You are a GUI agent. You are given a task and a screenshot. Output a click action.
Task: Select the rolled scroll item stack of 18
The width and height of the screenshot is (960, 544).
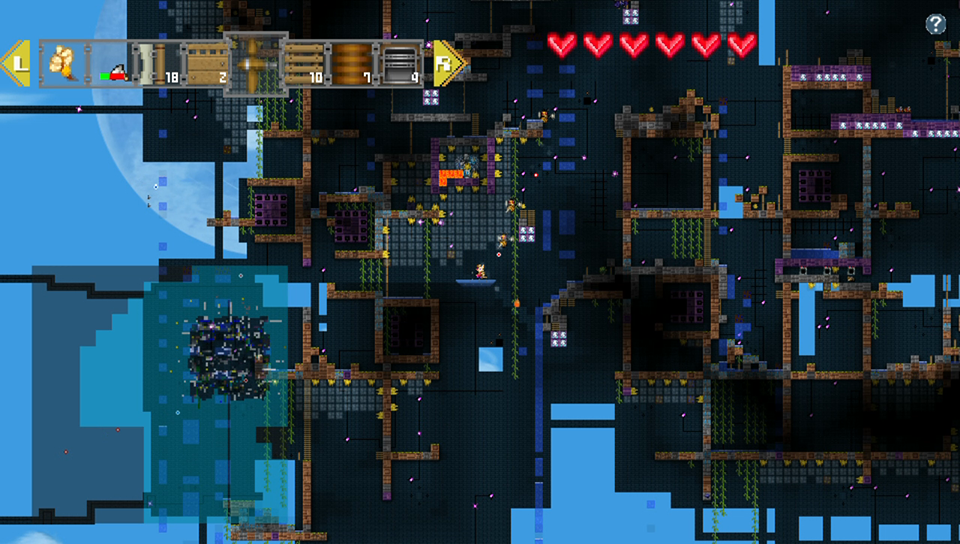tap(158, 63)
